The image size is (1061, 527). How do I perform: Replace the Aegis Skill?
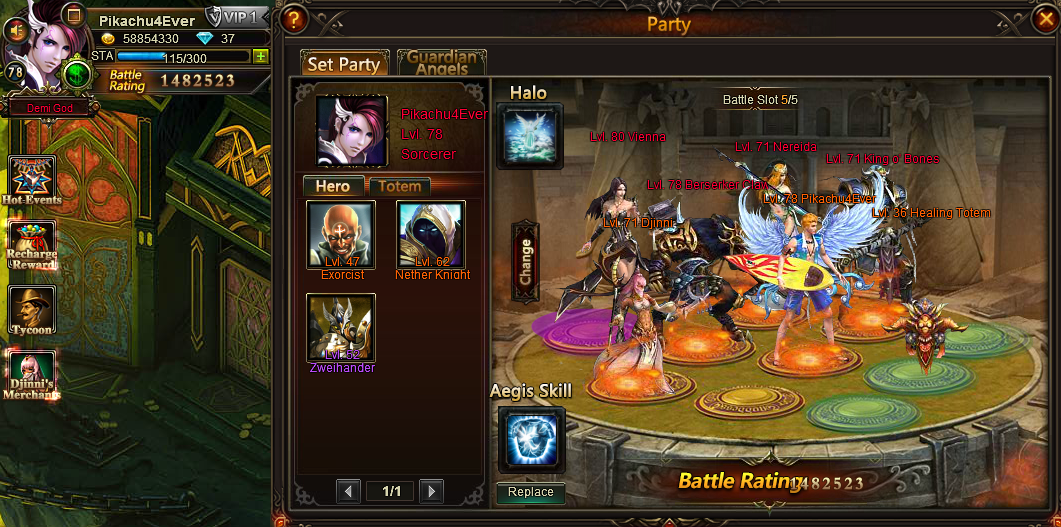(x=531, y=492)
